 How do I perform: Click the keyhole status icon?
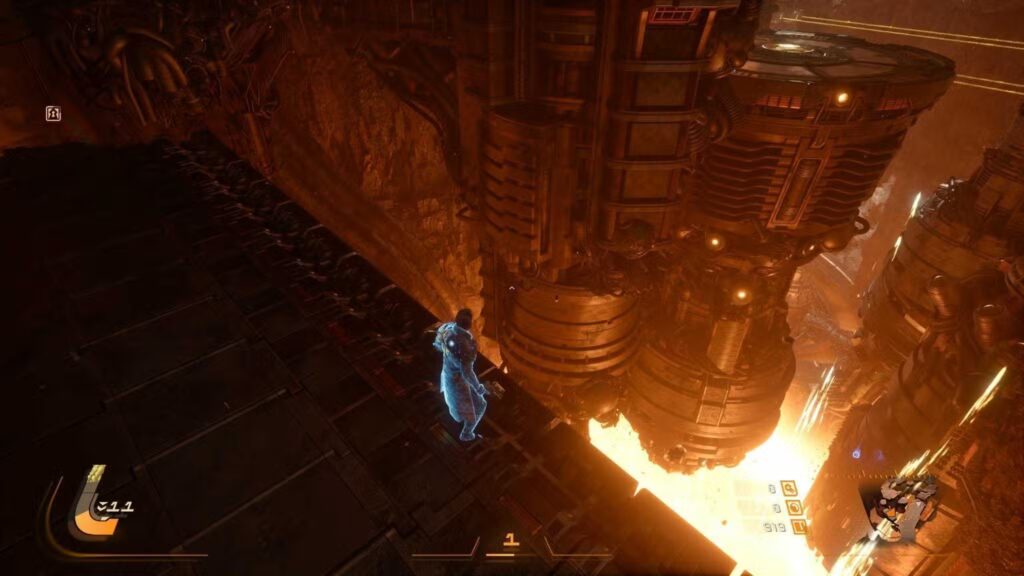54,114
